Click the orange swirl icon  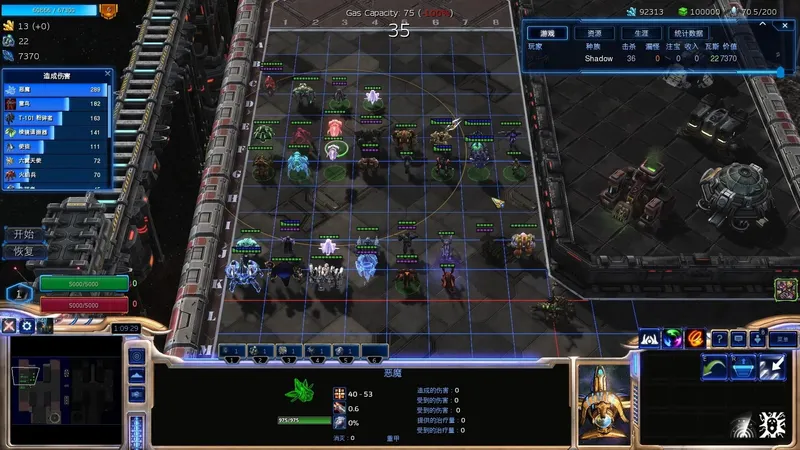pyautogui.click(x=695, y=339)
